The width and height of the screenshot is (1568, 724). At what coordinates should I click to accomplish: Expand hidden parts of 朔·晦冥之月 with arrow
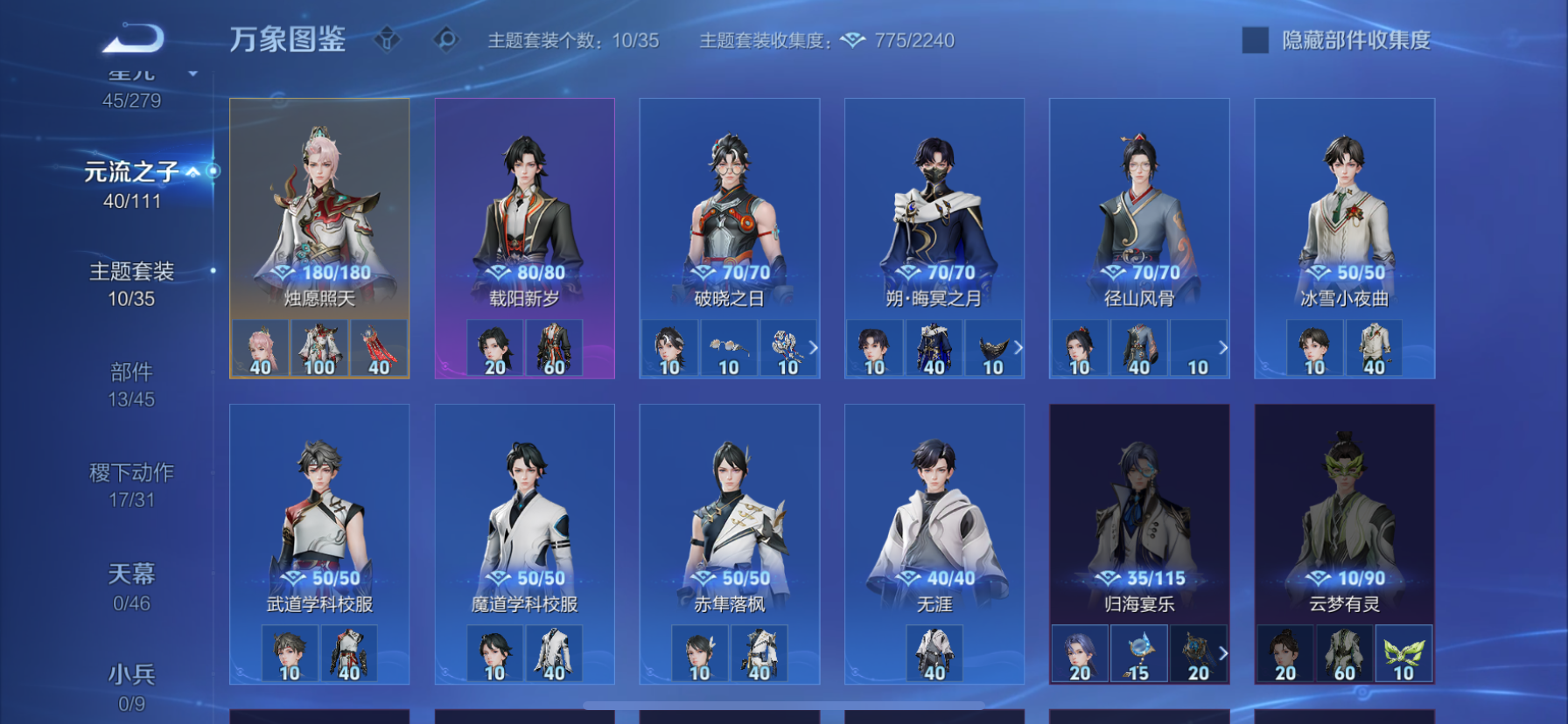coord(1018,347)
